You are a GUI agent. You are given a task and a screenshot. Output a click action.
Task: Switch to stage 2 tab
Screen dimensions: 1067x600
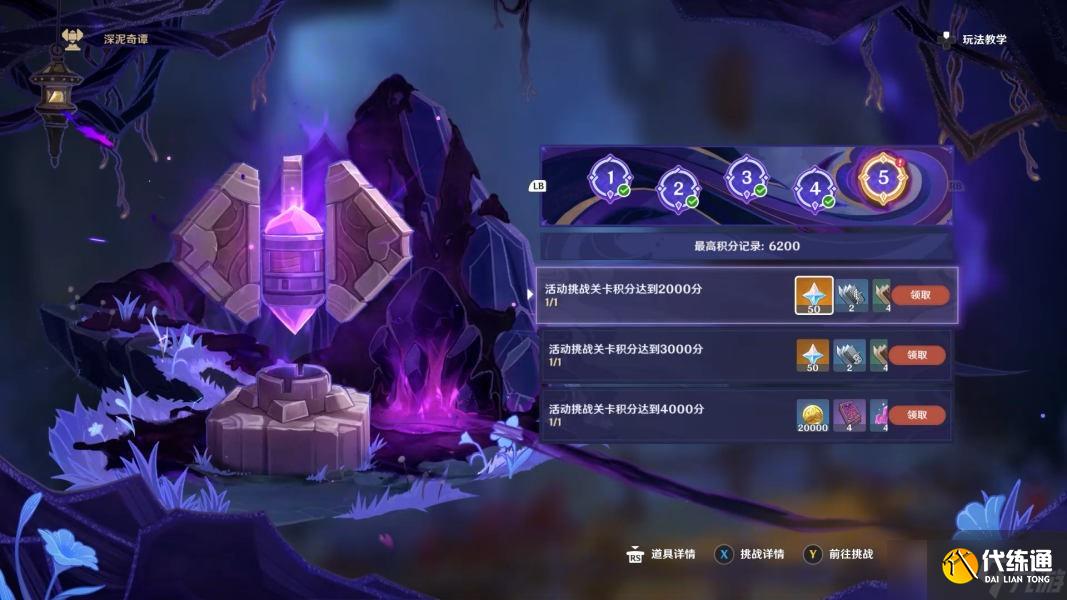click(678, 187)
